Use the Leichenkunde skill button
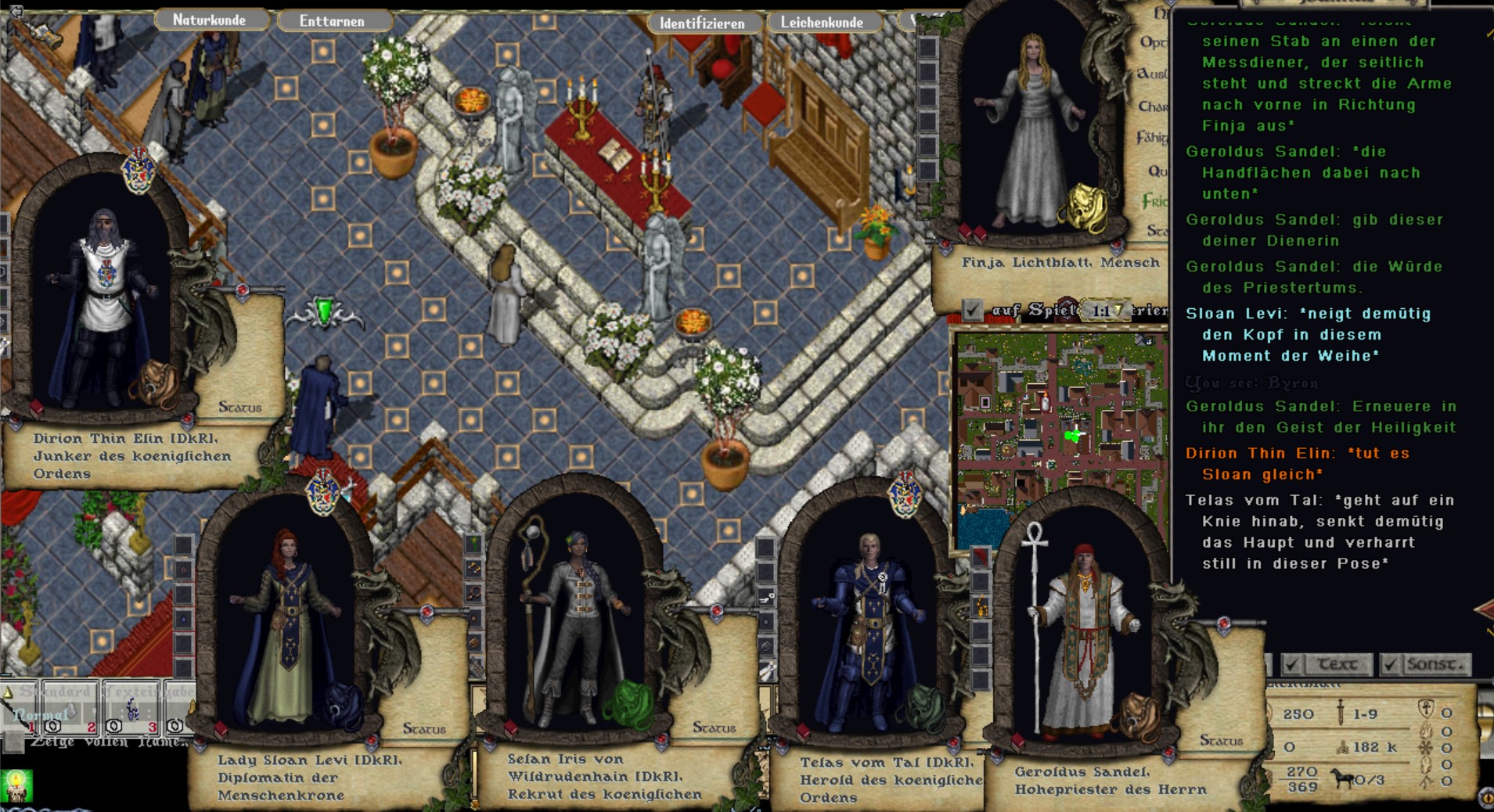 [822, 23]
